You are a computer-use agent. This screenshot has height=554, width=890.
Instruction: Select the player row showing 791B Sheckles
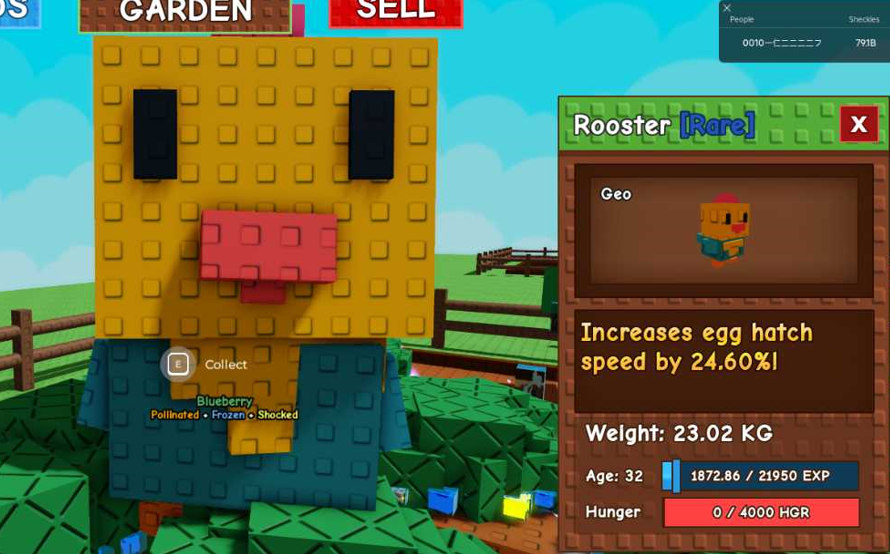pyautogui.click(x=804, y=43)
